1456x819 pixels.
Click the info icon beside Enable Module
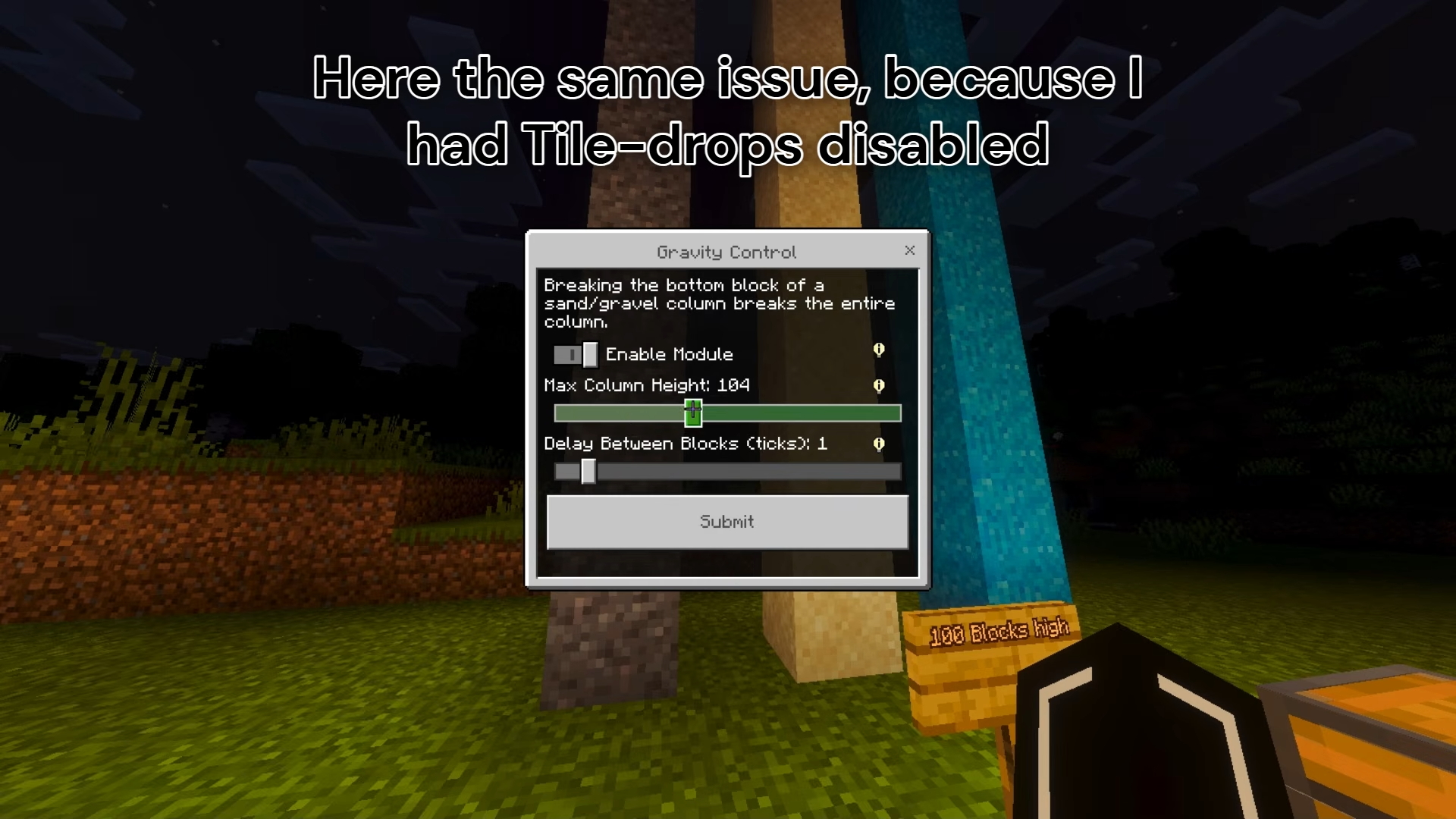[879, 350]
